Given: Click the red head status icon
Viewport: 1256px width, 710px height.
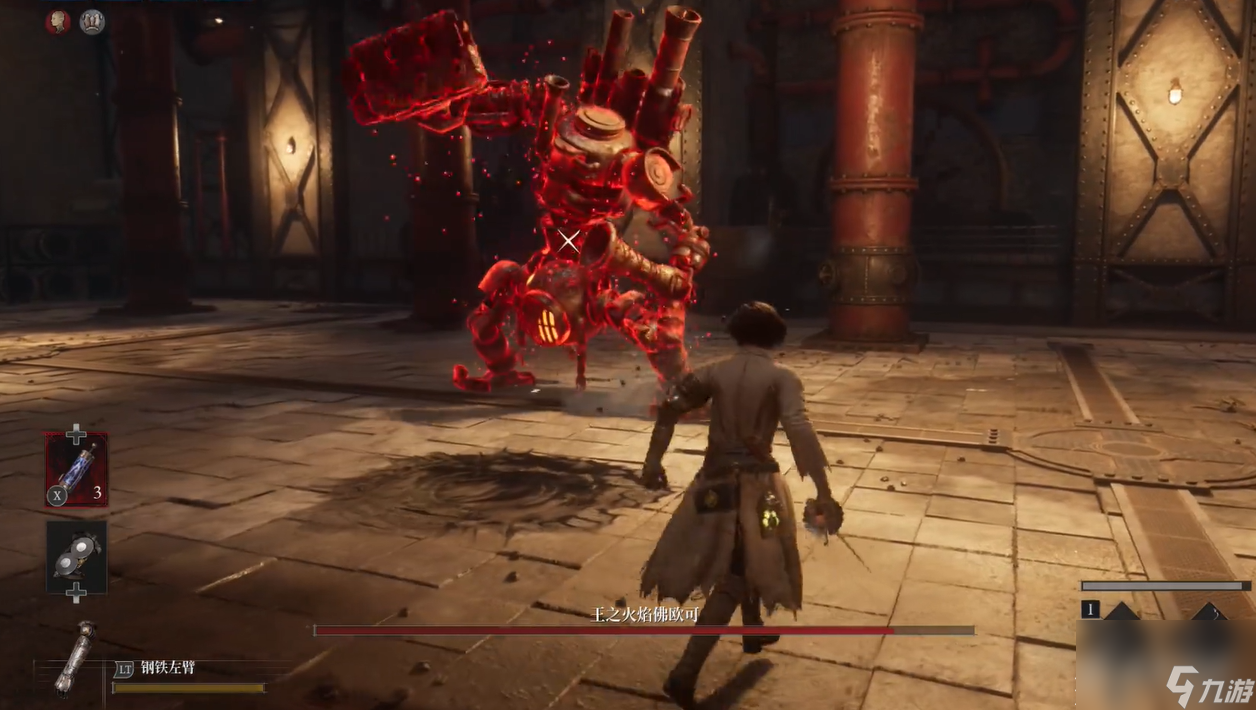Looking at the screenshot, I should coord(58,21).
